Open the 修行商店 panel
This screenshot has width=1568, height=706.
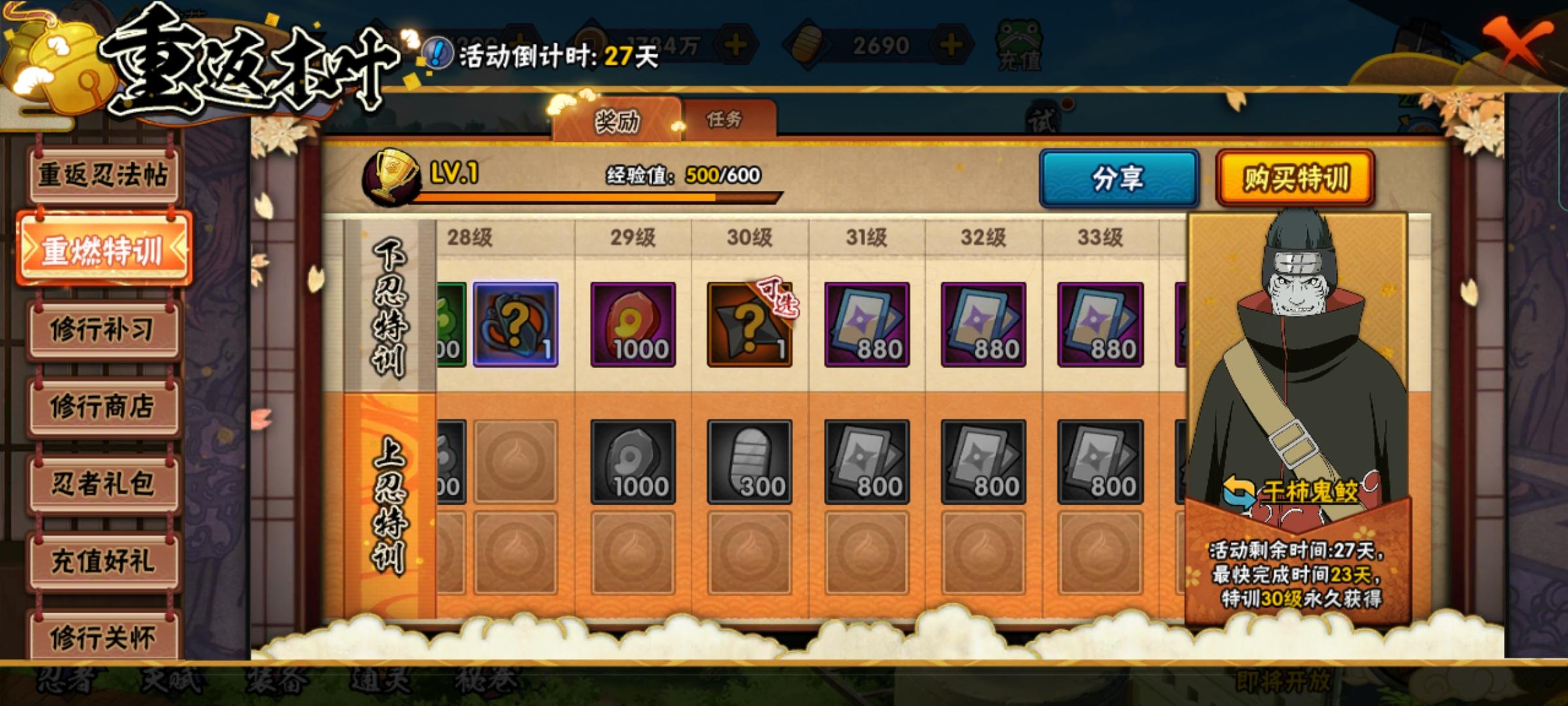click(x=105, y=405)
